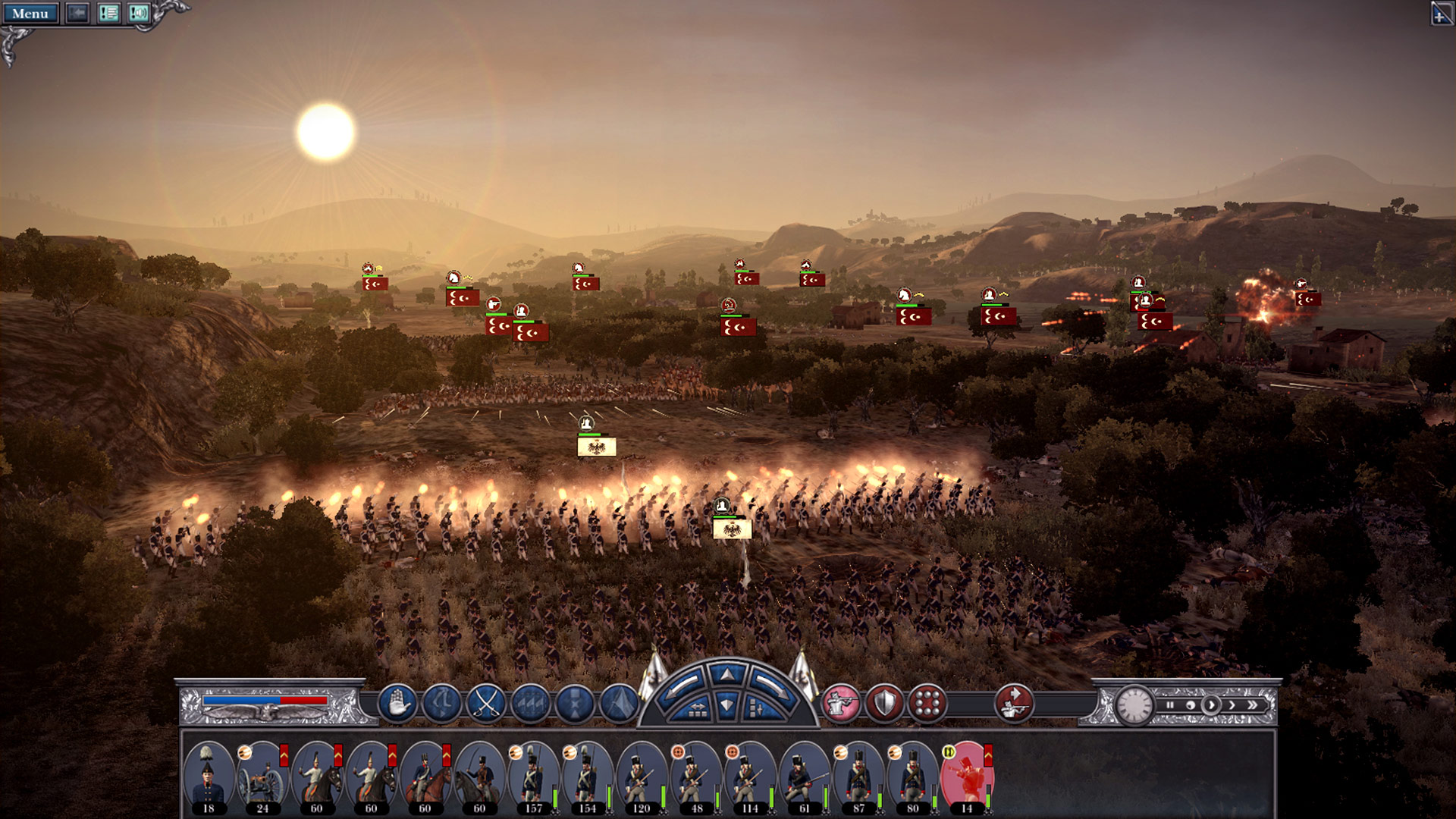Activate the fire and advance ability
The height and width of the screenshot is (819, 1456).
(1014, 703)
